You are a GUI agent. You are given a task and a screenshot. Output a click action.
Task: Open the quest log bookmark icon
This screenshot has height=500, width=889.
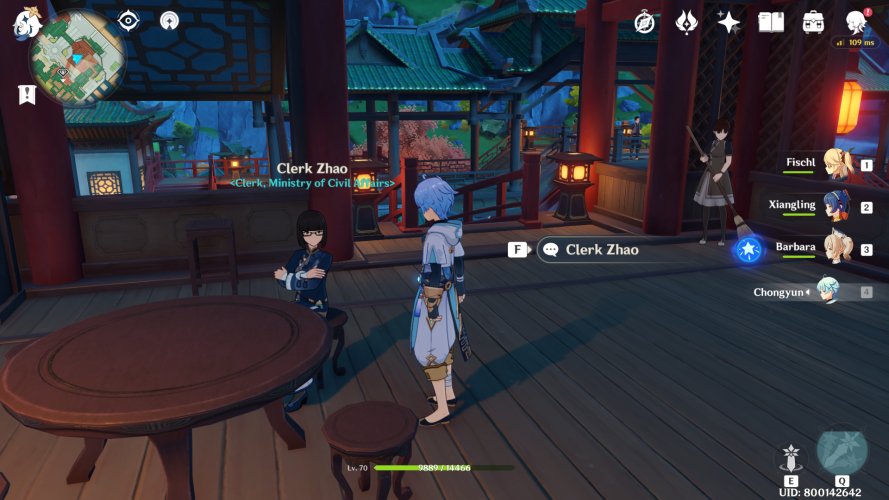pos(27,94)
